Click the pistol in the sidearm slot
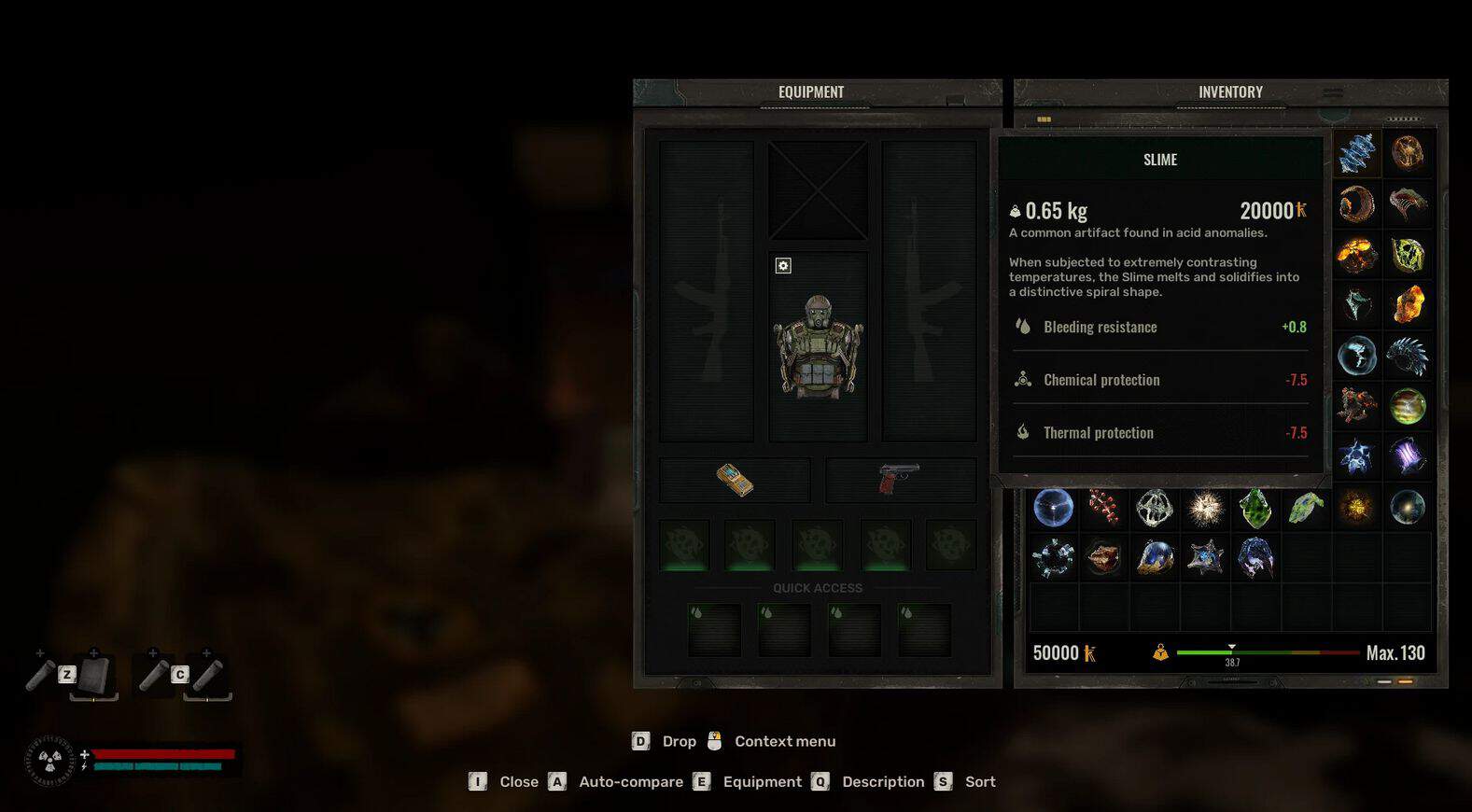Viewport: 1472px width, 812px height. tap(900, 480)
